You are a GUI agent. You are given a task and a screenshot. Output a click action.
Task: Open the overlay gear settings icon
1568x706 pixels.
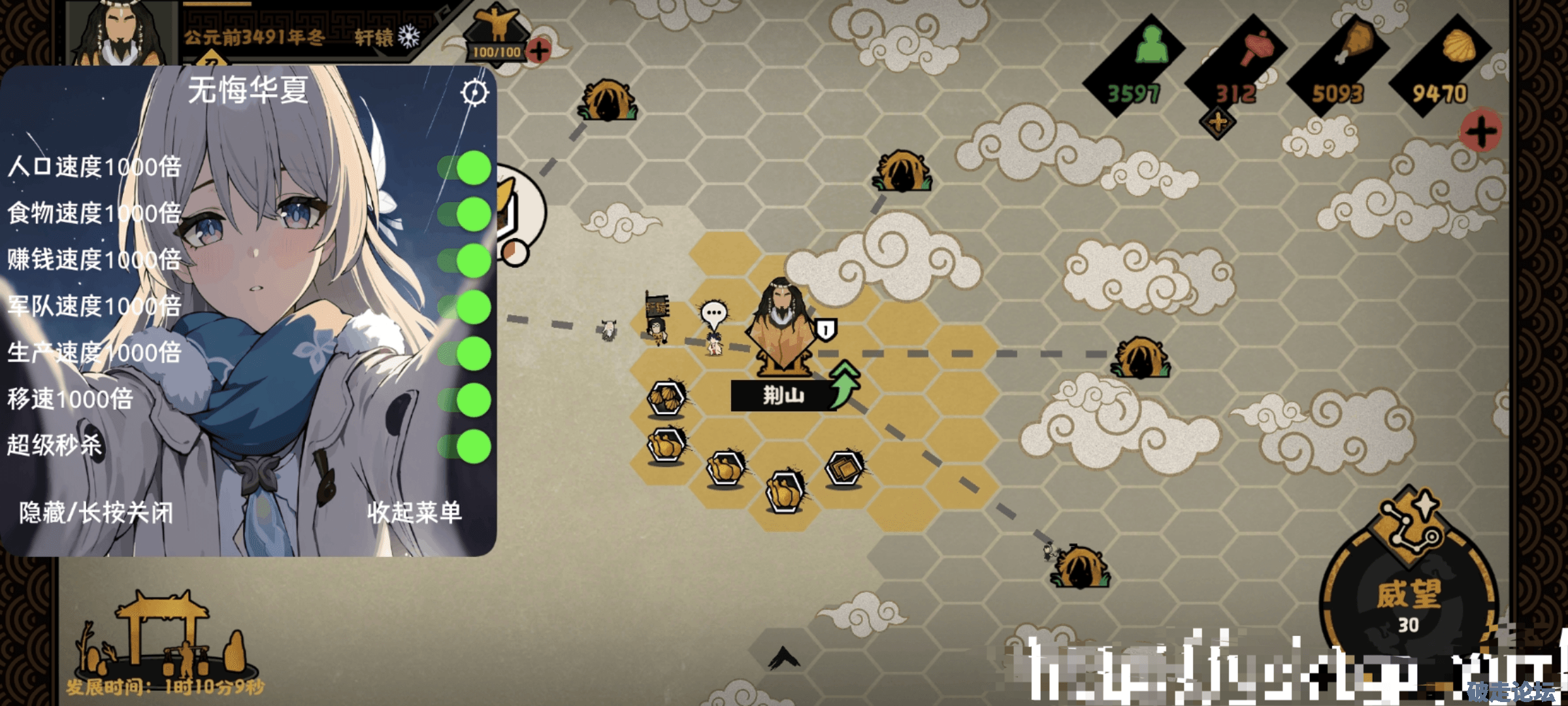(x=474, y=93)
